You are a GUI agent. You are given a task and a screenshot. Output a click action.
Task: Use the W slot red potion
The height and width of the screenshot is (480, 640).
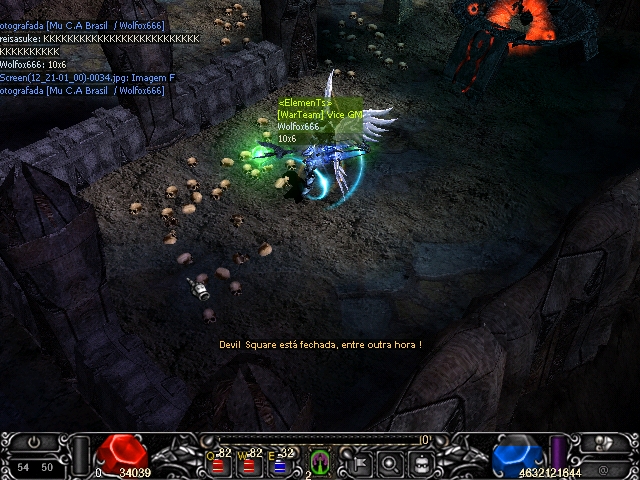click(x=249, y=464)
